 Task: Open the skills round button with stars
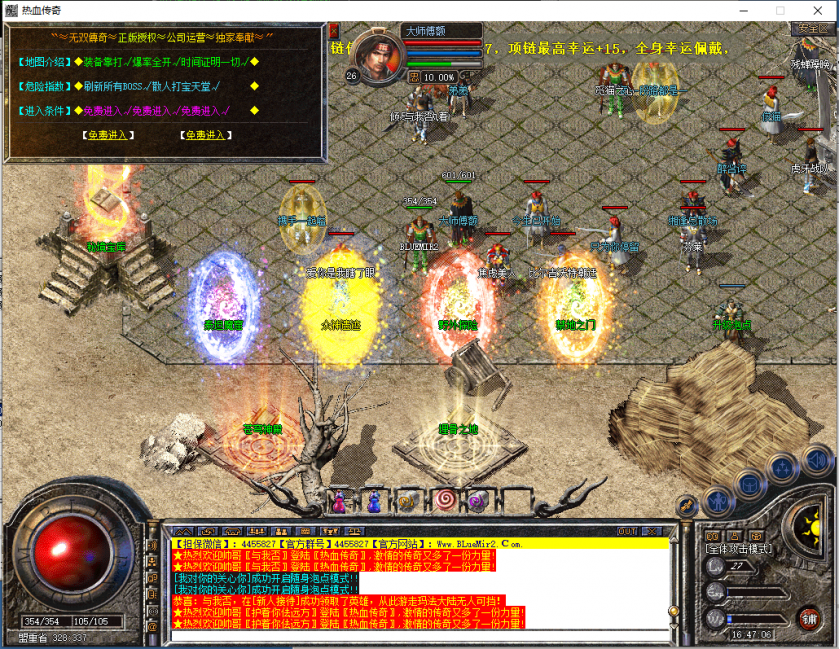click(784, 472)
